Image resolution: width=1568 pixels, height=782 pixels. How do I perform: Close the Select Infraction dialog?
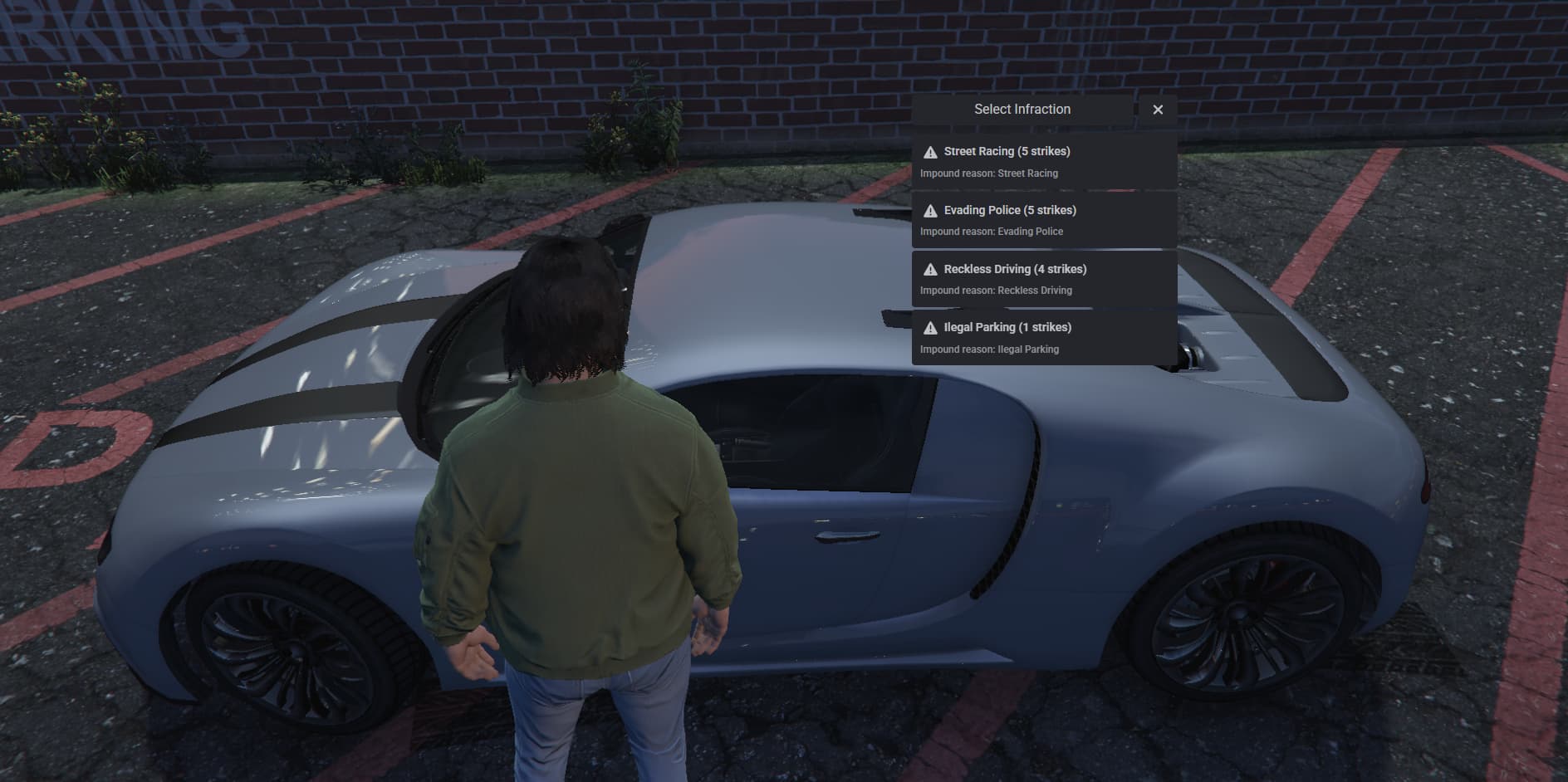coord(1159,109)
